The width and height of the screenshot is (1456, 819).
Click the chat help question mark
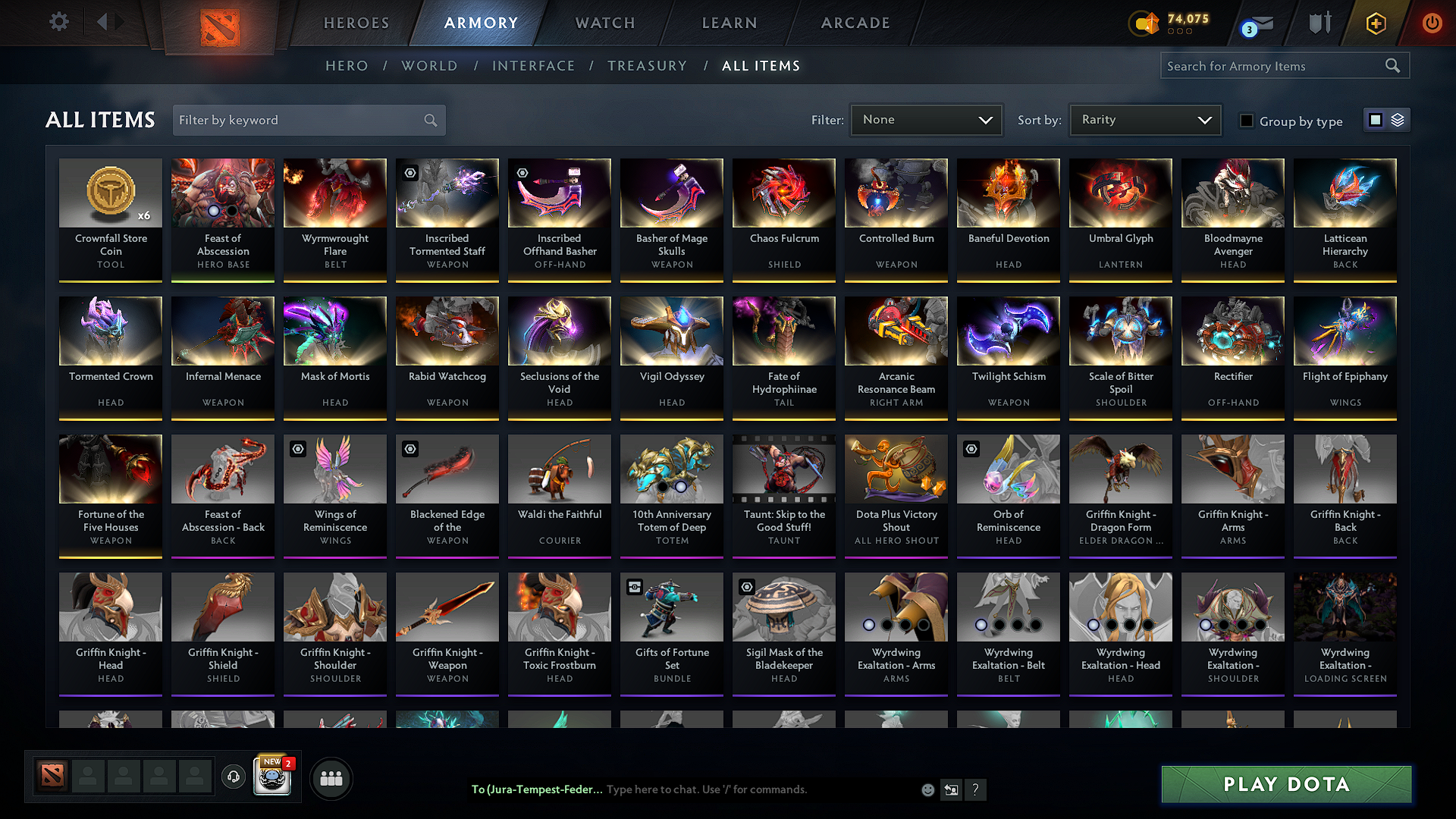(976, 789)
